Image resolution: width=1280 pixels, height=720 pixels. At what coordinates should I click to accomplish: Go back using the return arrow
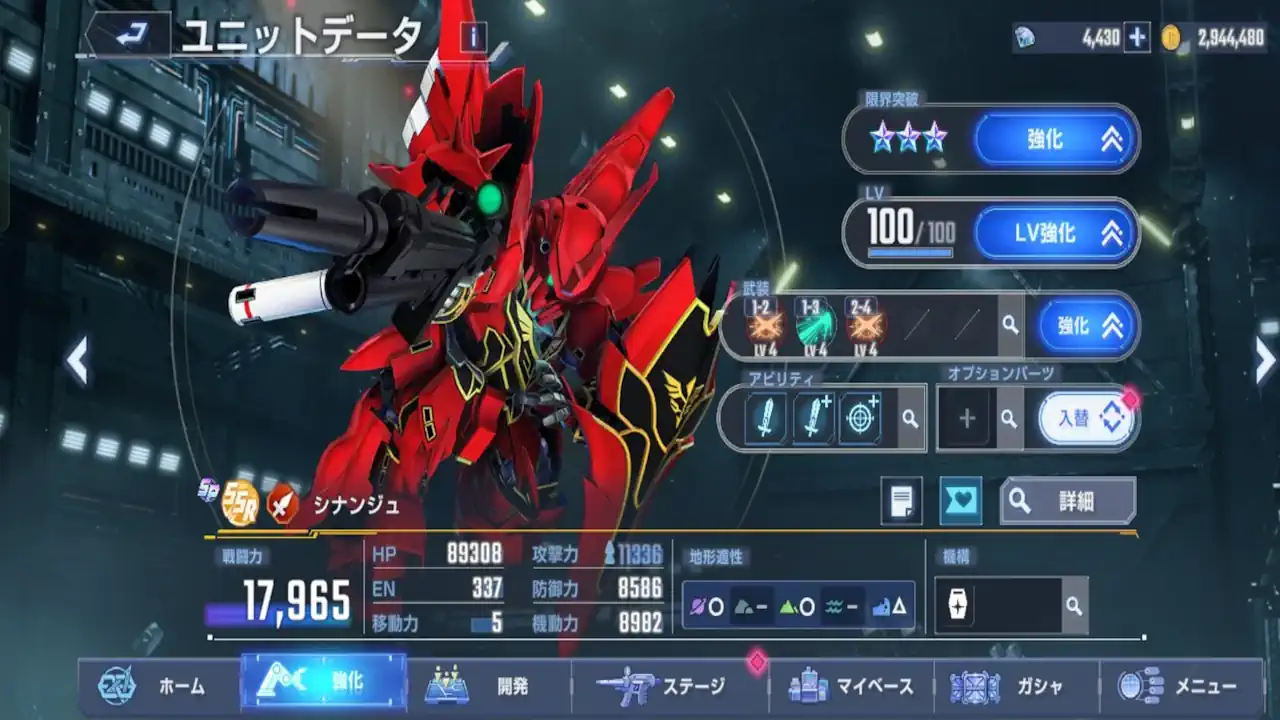click(129, 36)
